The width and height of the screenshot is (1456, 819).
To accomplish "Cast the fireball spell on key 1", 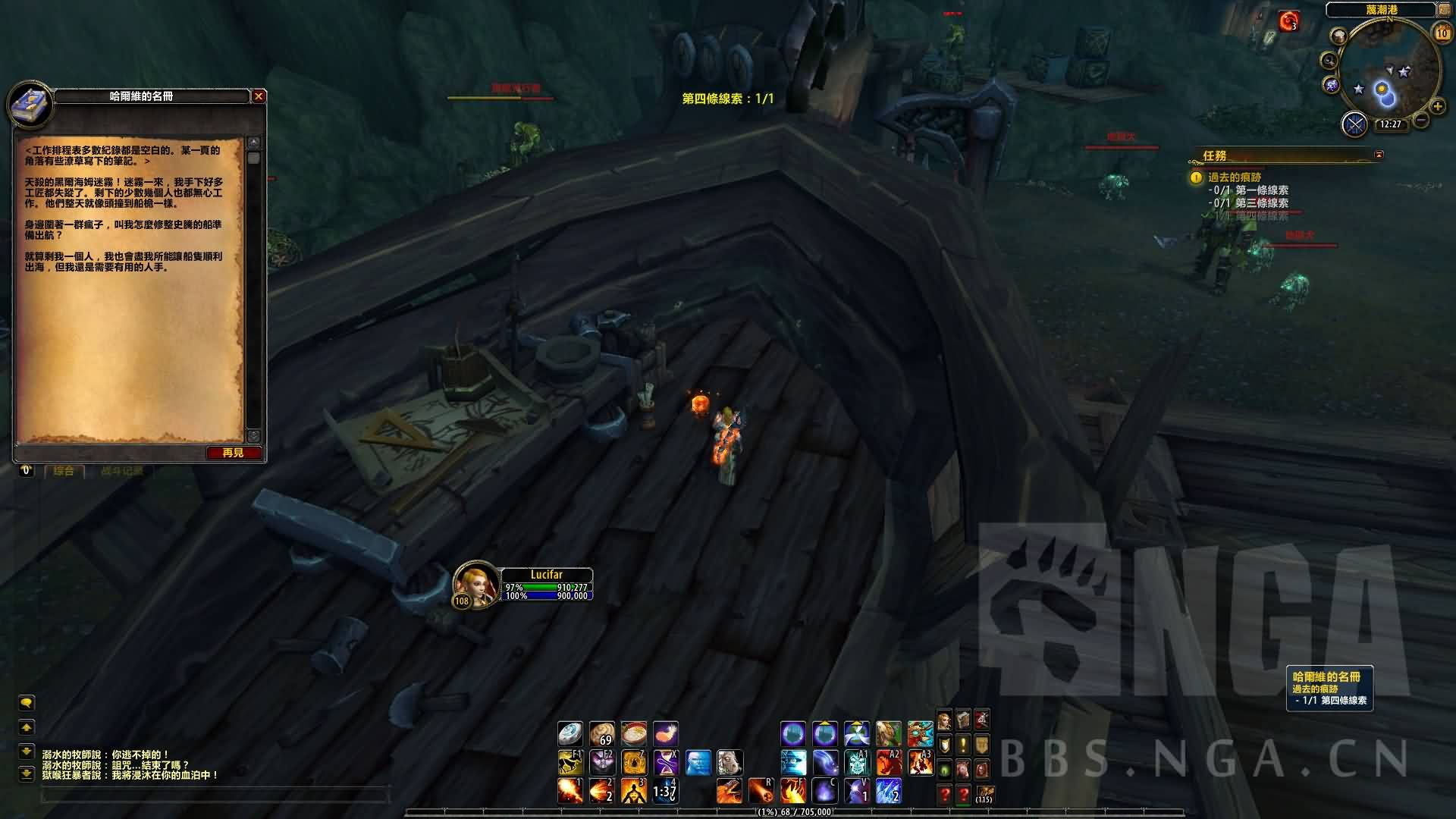I will [x=570, y=791].
